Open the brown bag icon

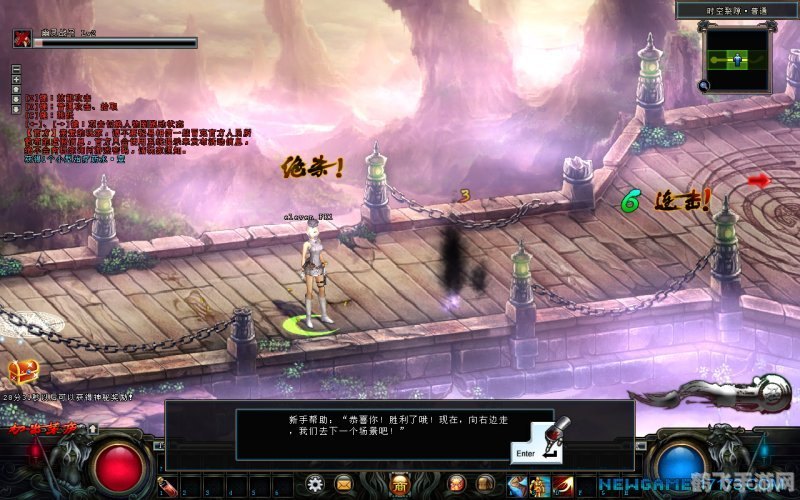point(485,485)
